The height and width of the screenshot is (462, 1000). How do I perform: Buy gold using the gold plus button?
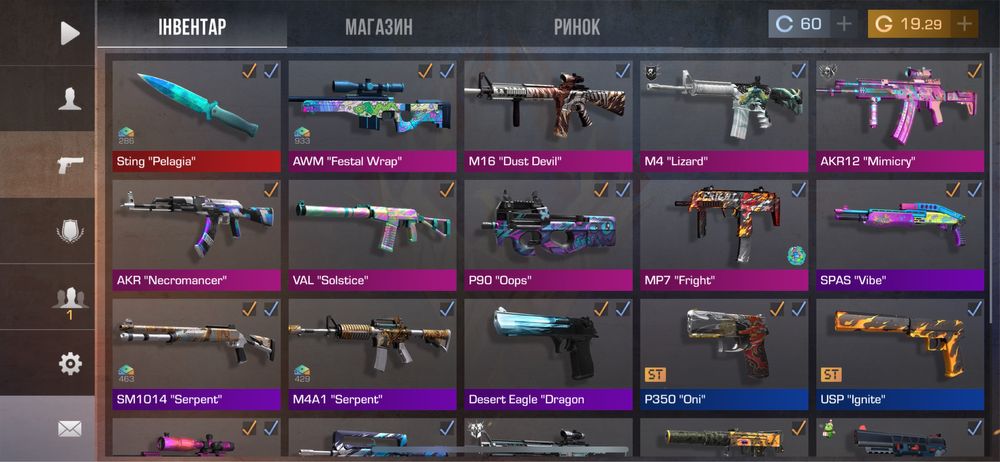964,24
